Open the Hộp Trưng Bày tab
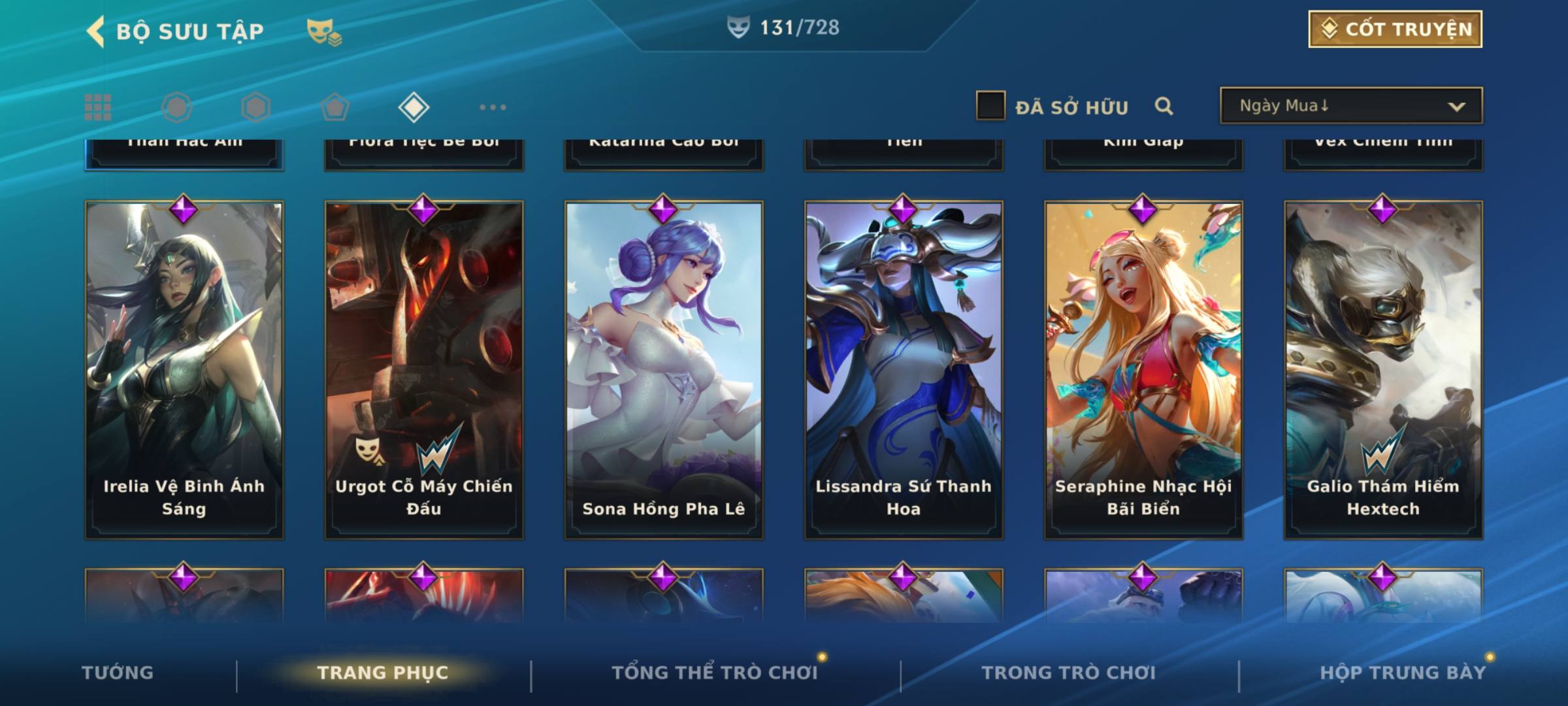This screenshot has width=1568, height=706. (1402, 673)
